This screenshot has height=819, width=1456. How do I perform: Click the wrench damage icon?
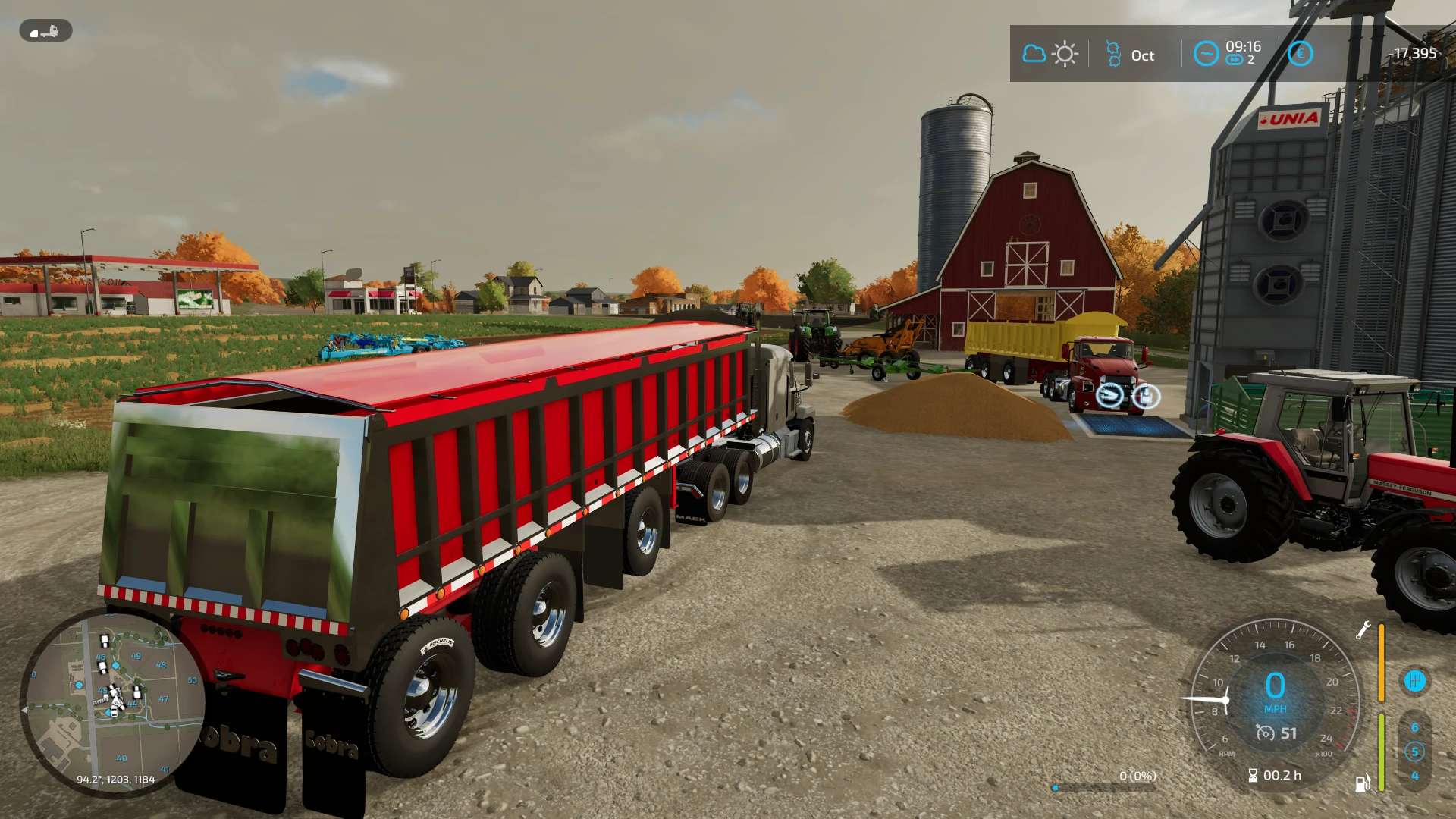pos(1363,630)
